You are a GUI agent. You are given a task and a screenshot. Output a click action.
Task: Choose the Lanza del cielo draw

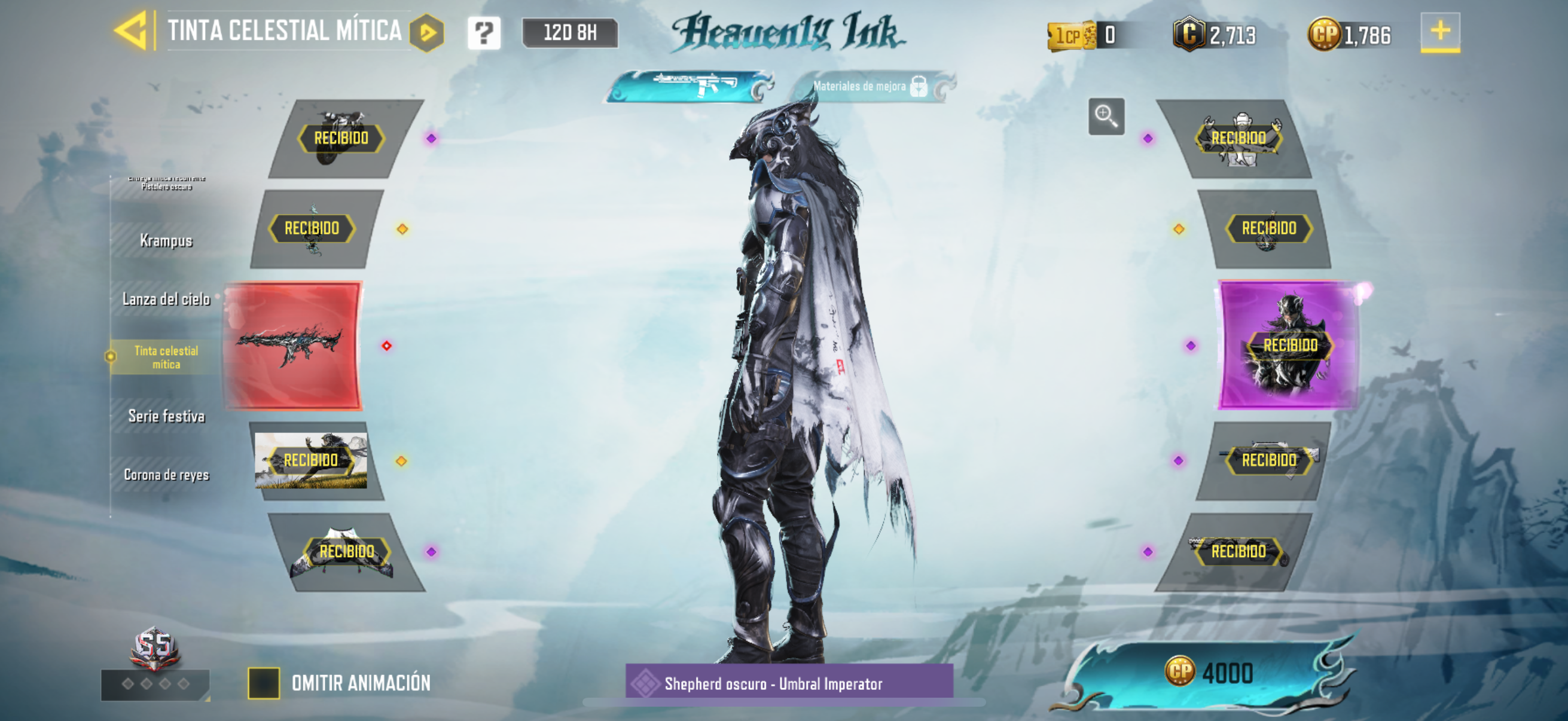pyautogui.click(x=166, y=299)
